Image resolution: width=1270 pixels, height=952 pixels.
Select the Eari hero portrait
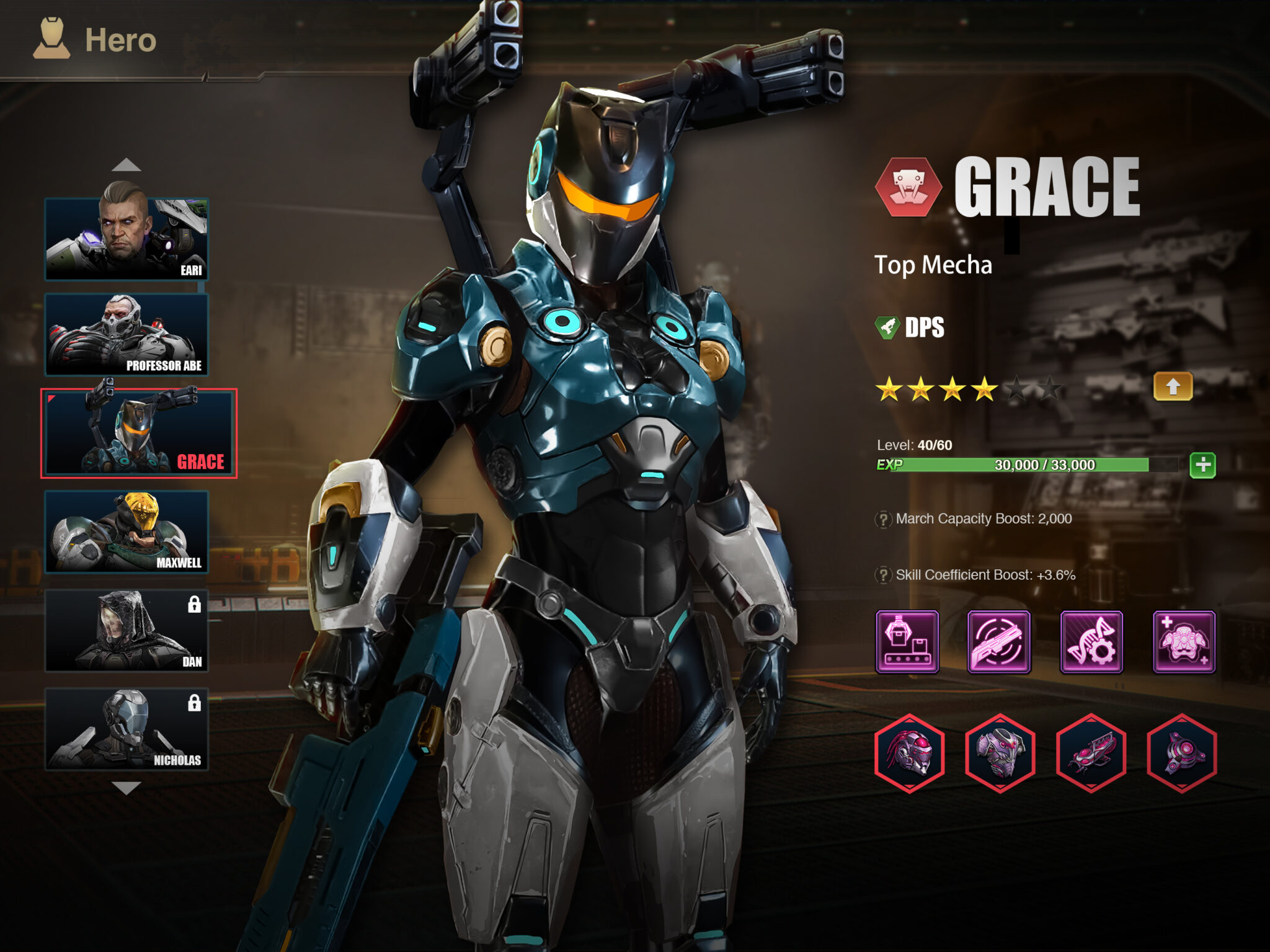tap(127, 239)
